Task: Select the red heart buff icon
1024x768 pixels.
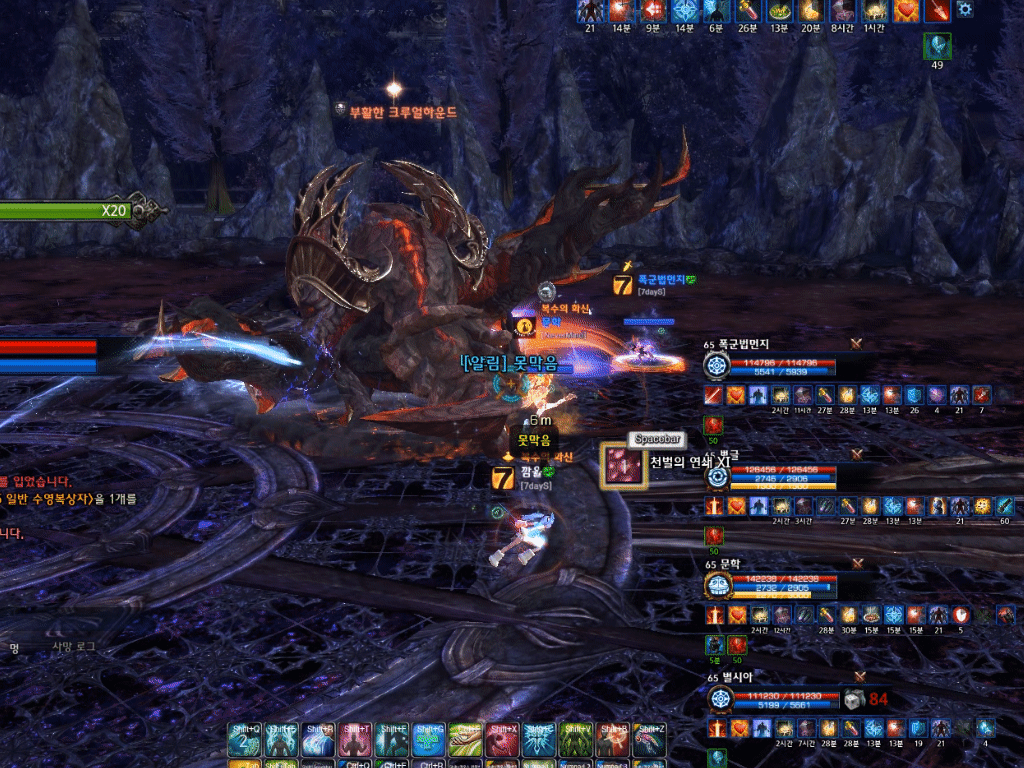Action: tap(907, 10)
